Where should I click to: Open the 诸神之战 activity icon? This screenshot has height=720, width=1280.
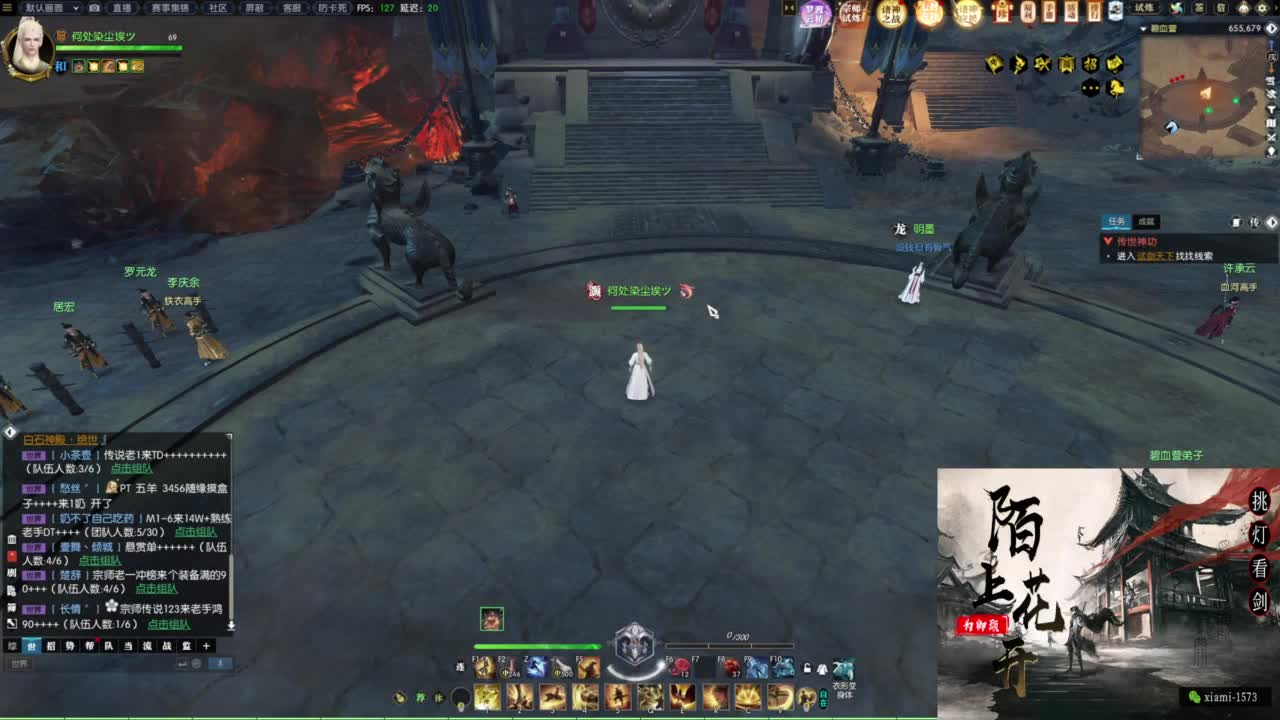890,11
